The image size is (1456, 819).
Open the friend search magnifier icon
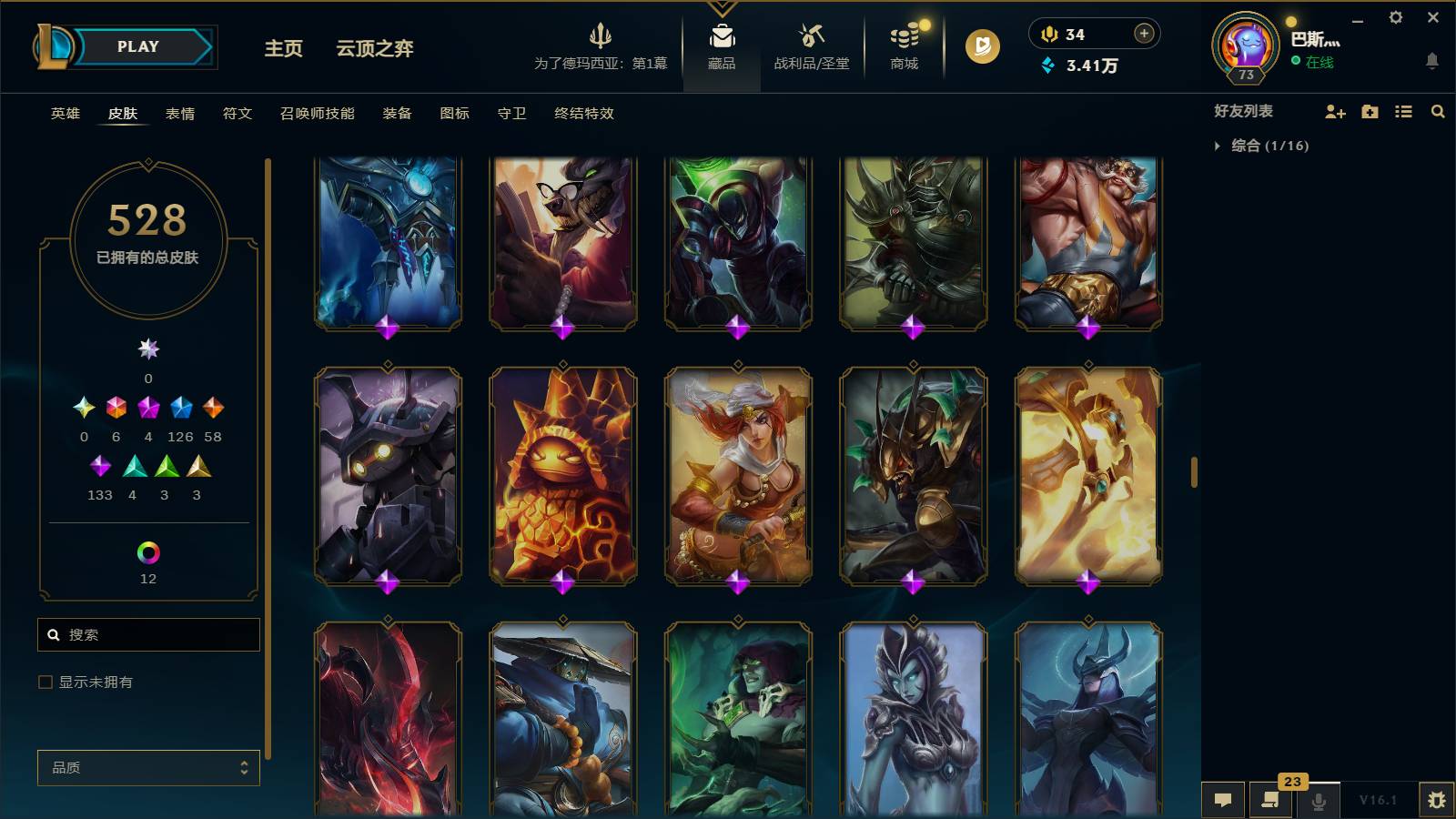coord(1438,112)
